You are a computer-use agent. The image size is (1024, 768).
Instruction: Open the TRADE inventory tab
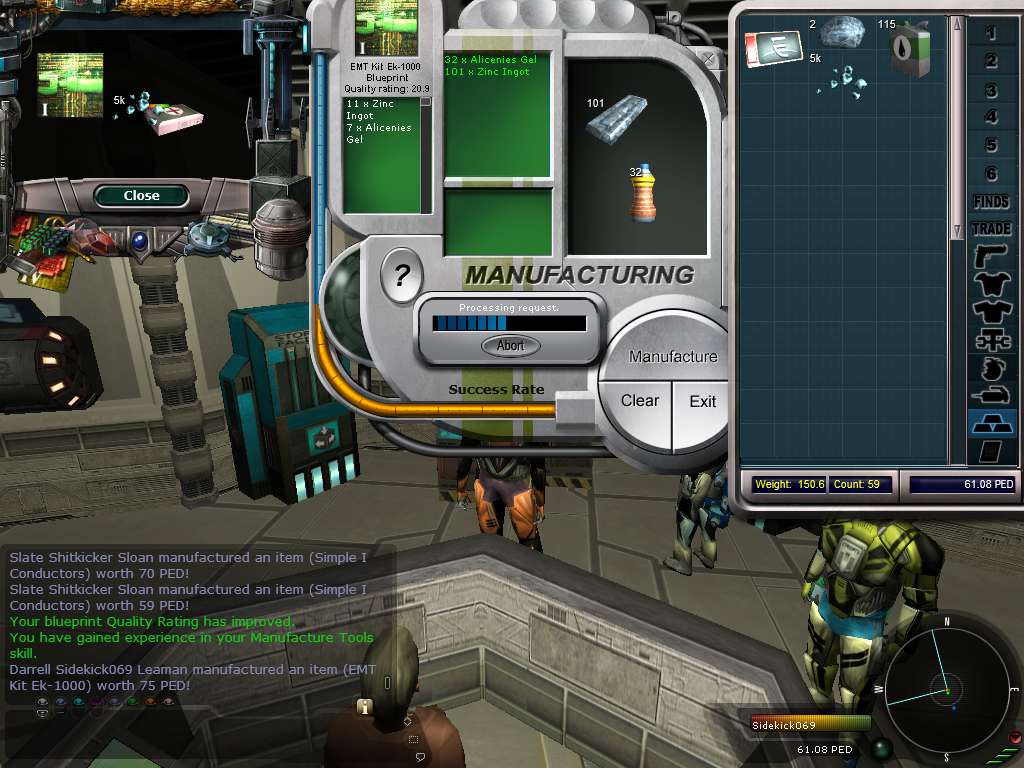pyautogui.click(x=991, y=229)
